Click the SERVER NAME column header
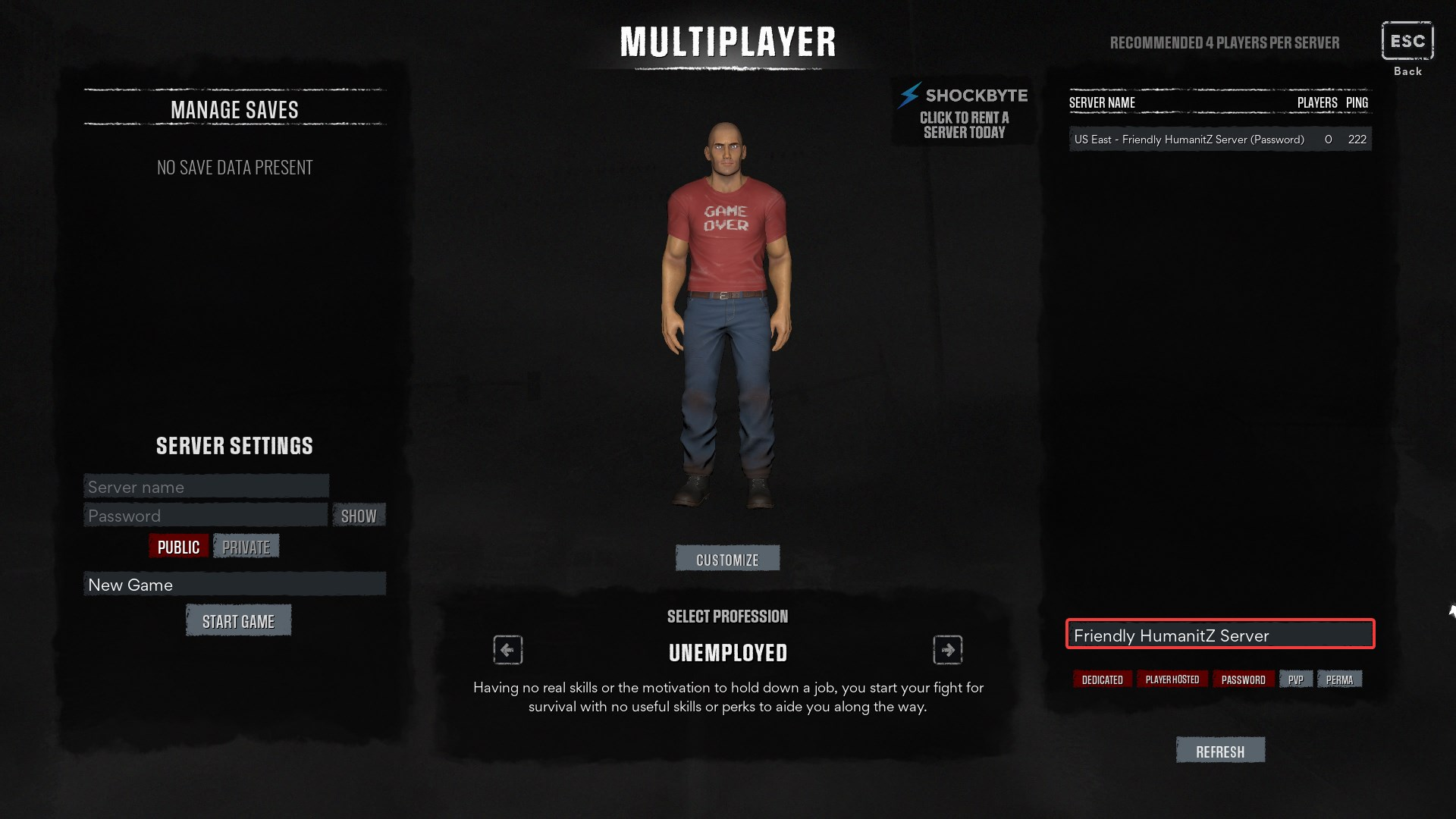Viewport: 1456px width, 819px height. click(x=1101, y=102)
